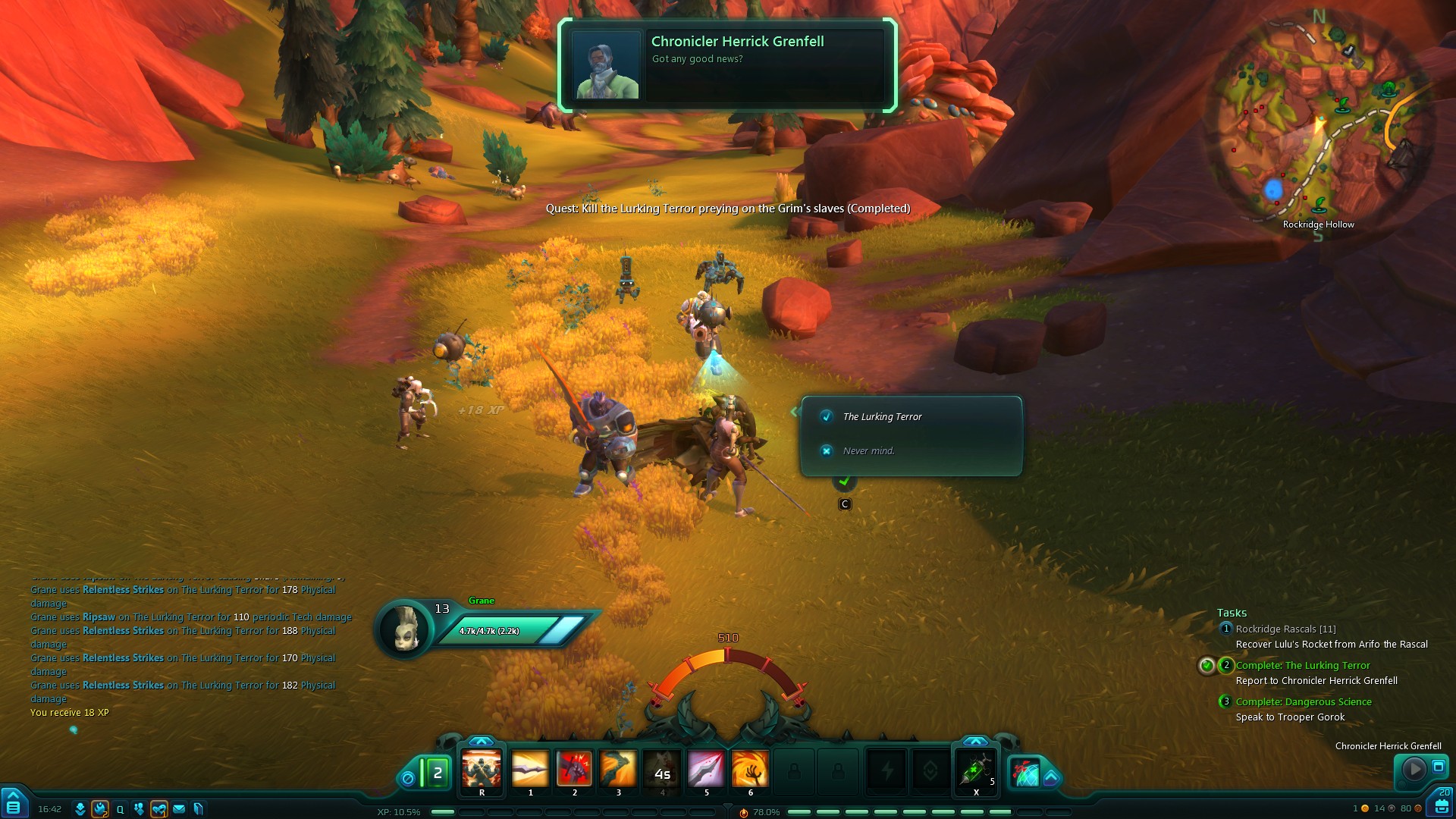Viewport: 1456px width, 819px height.
Task: Click the datachron play button
Action: click(1414, 770)
